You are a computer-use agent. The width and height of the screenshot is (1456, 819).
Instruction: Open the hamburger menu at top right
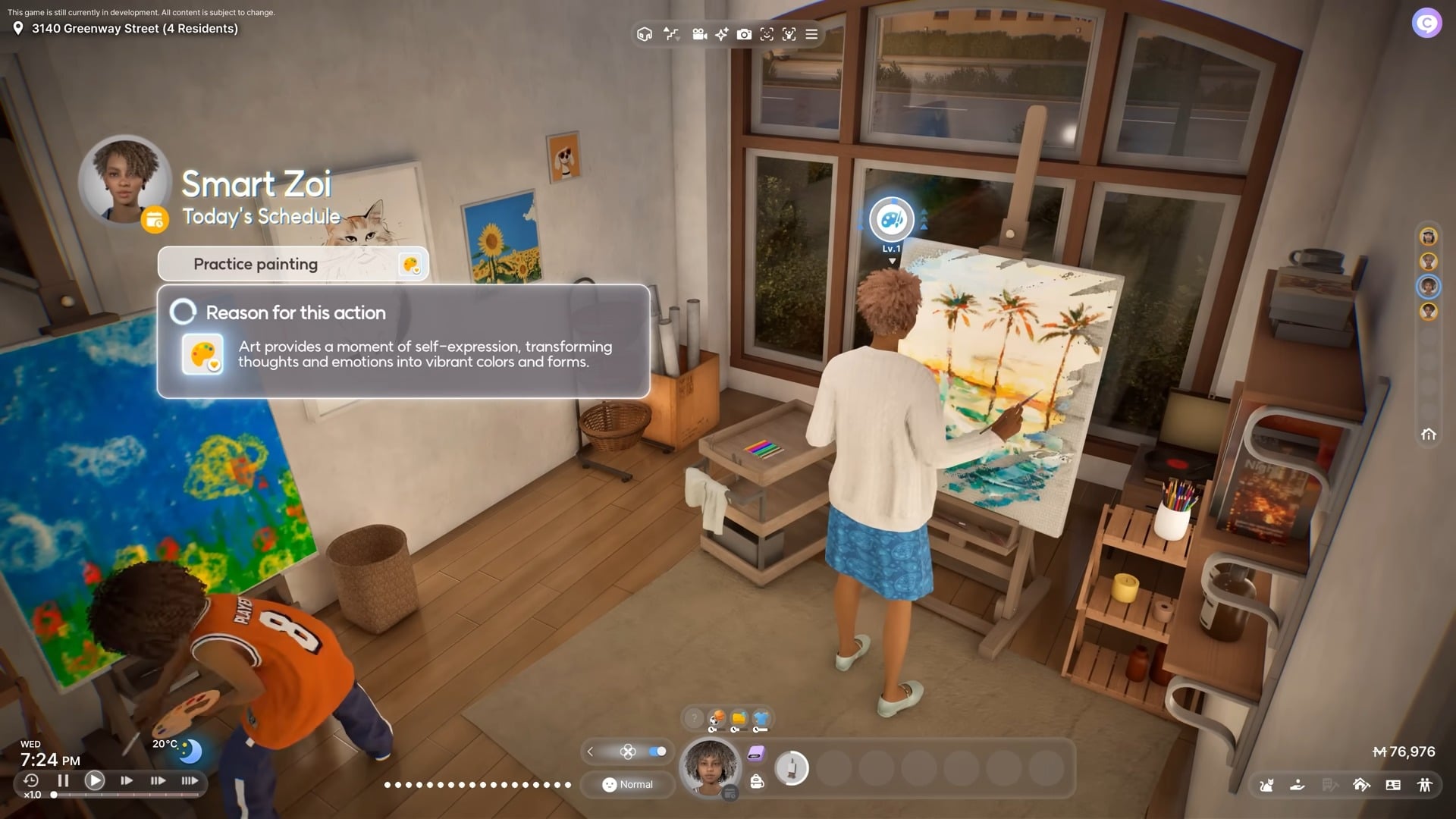pos(811,35)
